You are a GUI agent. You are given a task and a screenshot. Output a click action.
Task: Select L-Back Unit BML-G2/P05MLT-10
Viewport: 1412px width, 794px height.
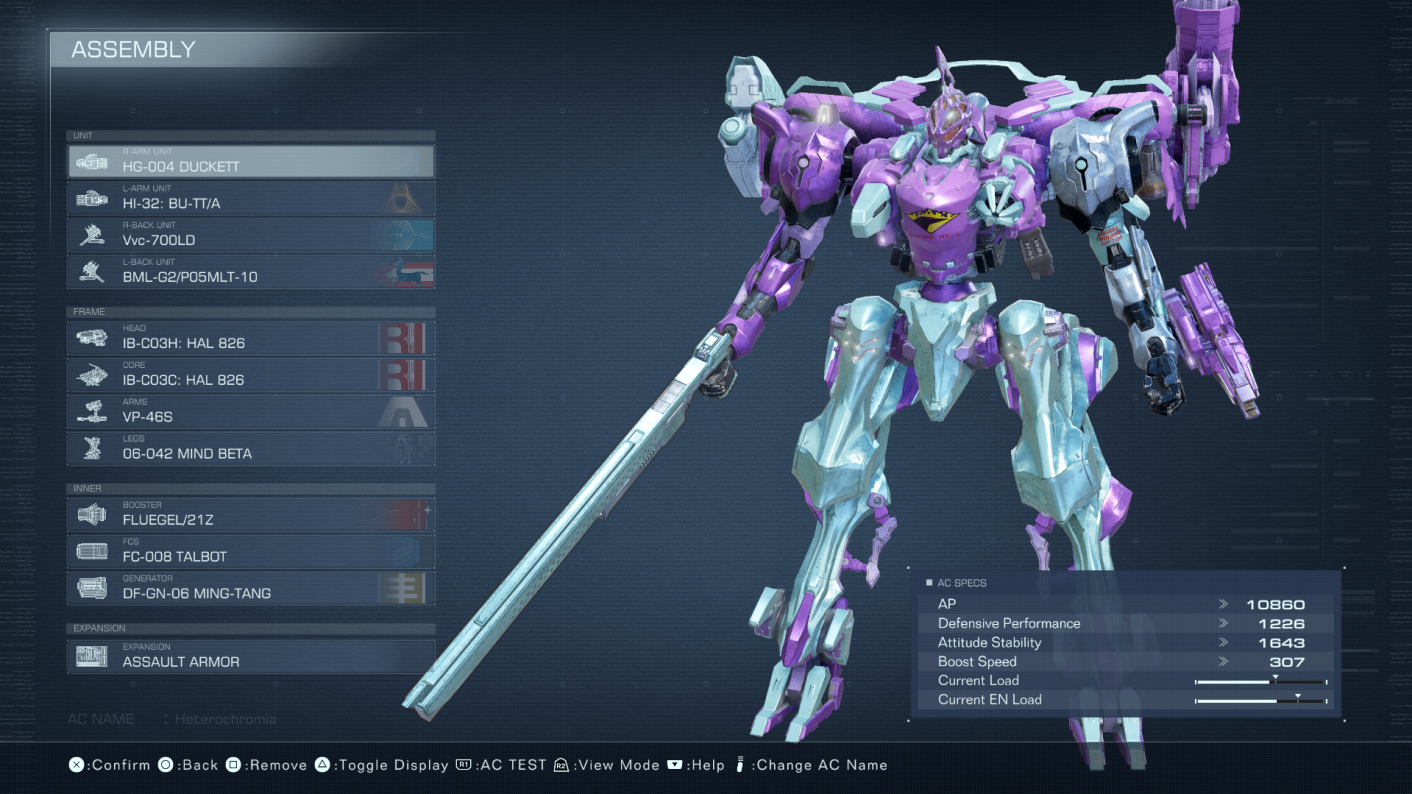point(250,272)
